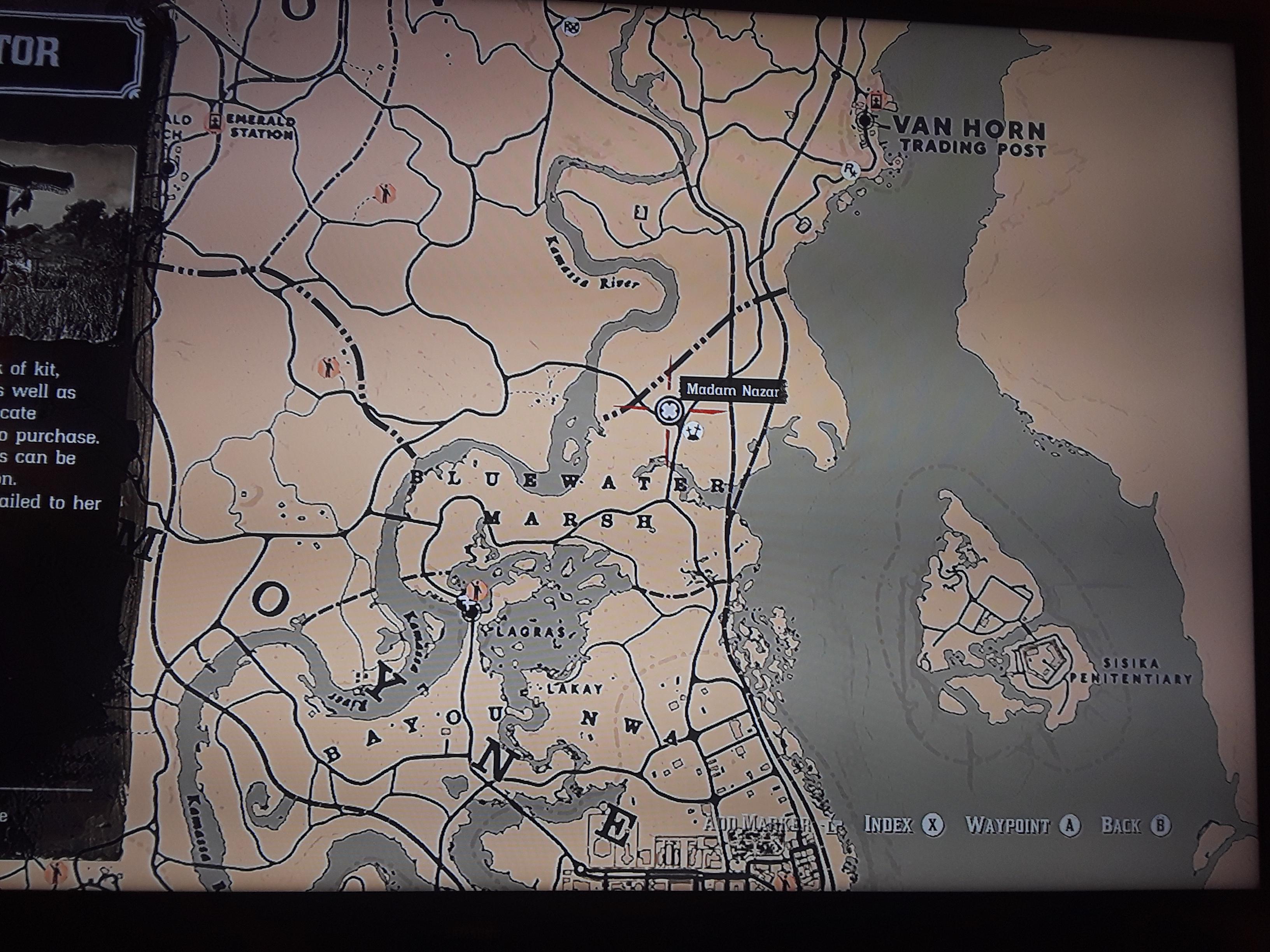Click the post office icon at Van Horn
This screenshot has width=1270, height=952.
click(x=865, y=121)
